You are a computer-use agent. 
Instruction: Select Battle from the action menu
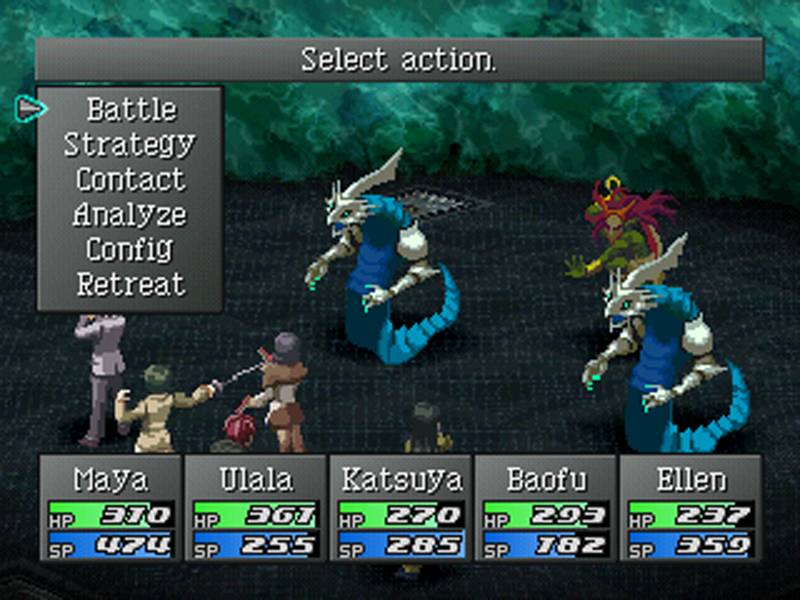(x=131, y=109)
